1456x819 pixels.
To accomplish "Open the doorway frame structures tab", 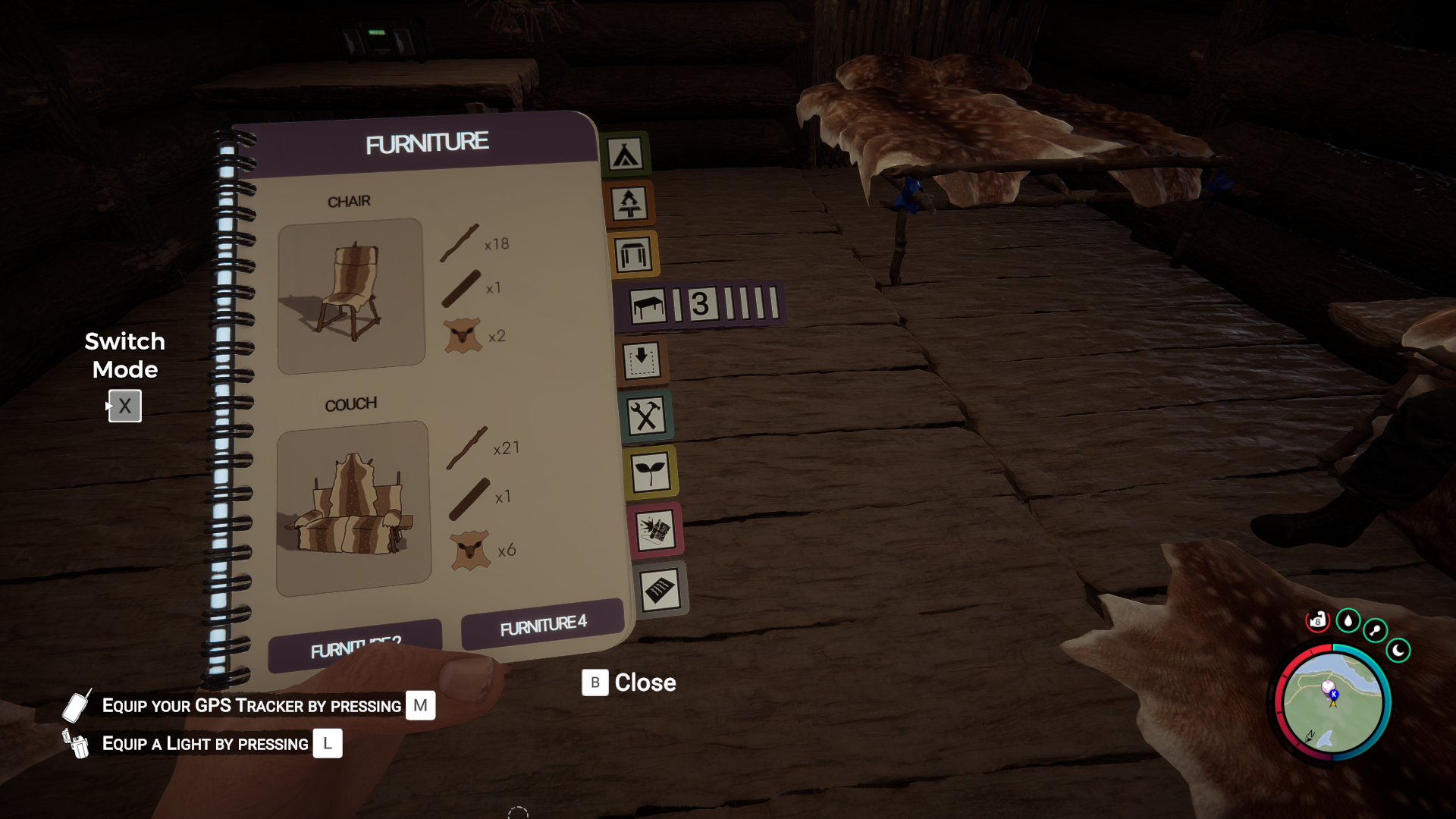I will point(633,255).
